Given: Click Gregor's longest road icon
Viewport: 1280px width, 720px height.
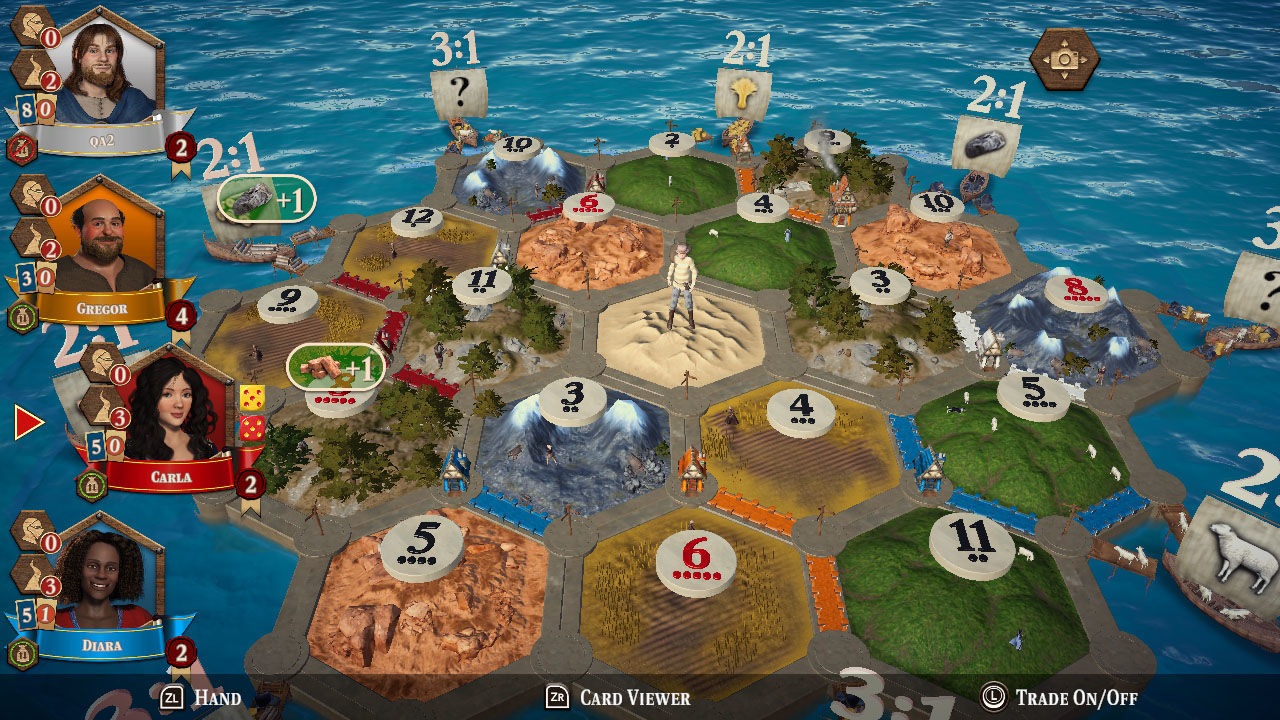Looking at the screenshot, I should pos(31,238).
